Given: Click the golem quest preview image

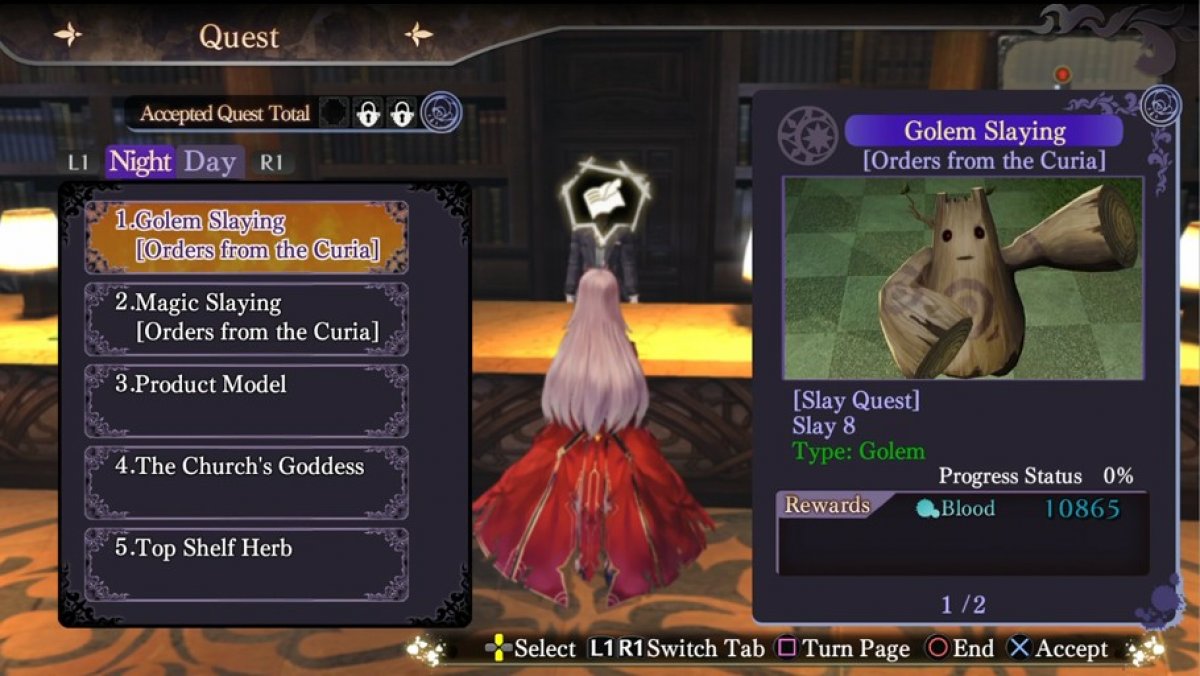Looking at the screenshot, I should 963,279.
